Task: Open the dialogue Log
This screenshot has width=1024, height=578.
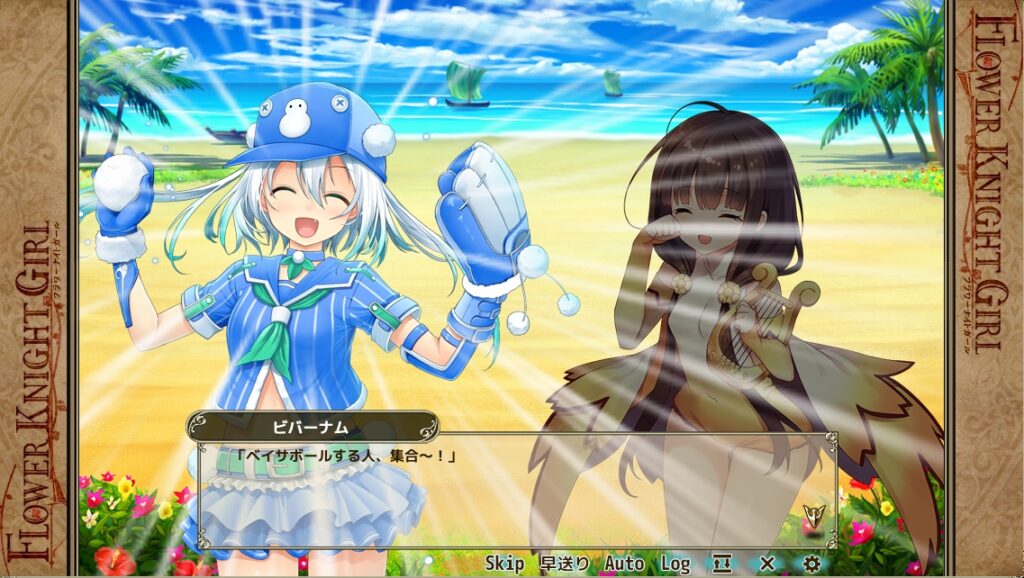Action: (675, 564)
